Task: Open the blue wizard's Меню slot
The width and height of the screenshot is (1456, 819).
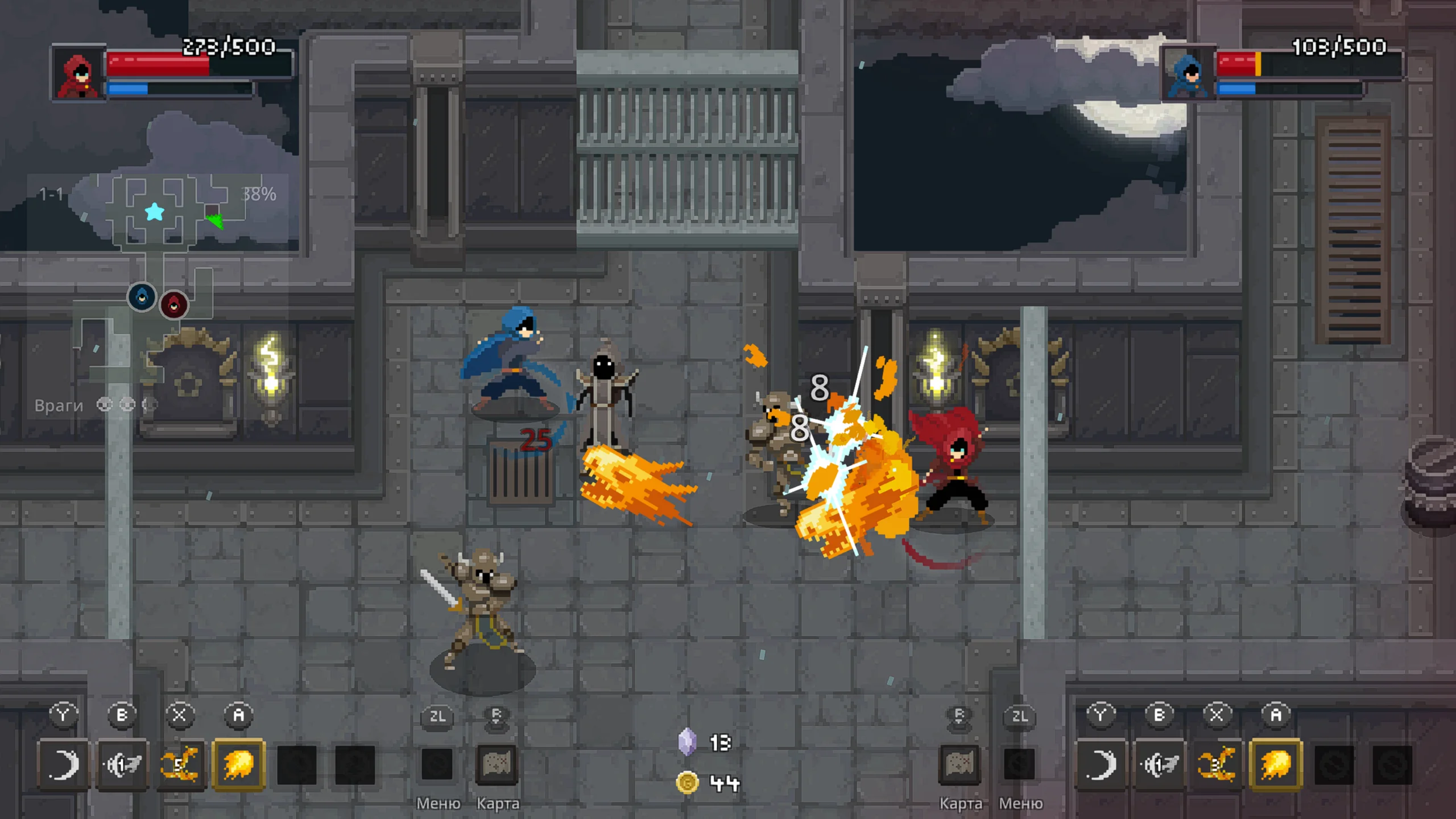Action: pos(1019,764)
